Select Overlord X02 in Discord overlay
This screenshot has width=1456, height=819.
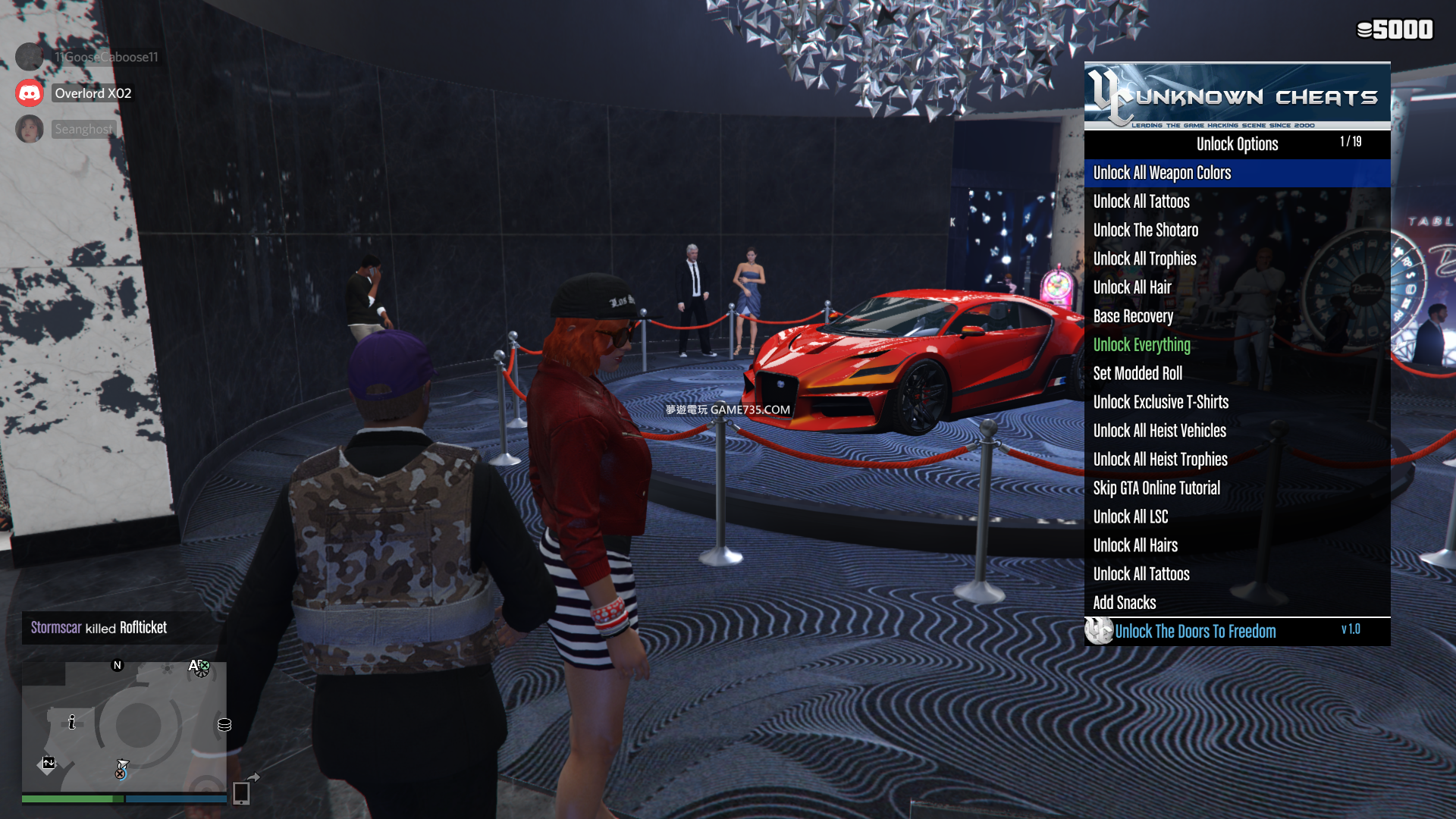click(x=93, y=93)
